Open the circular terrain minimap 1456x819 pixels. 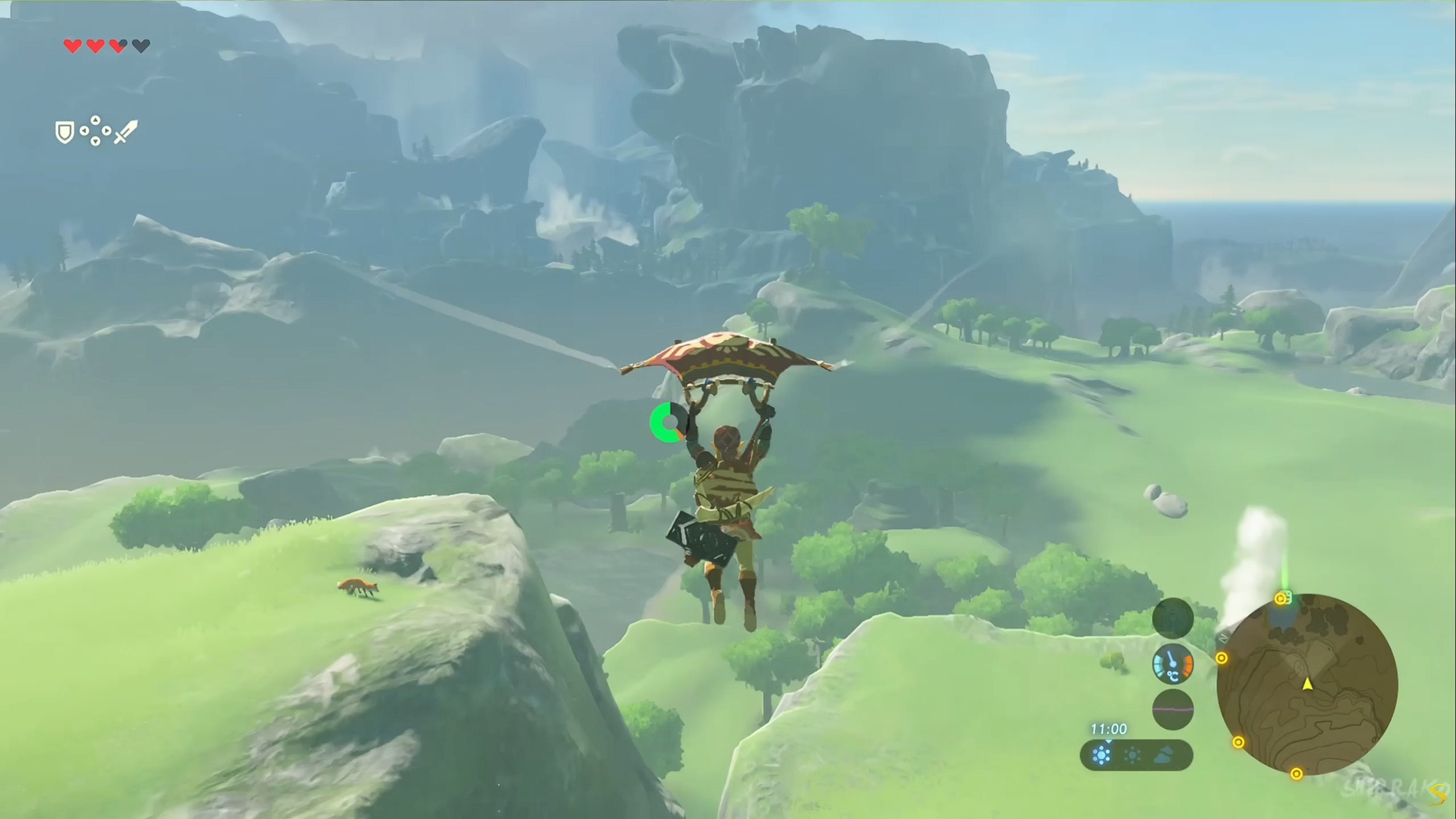point(1307,684)
